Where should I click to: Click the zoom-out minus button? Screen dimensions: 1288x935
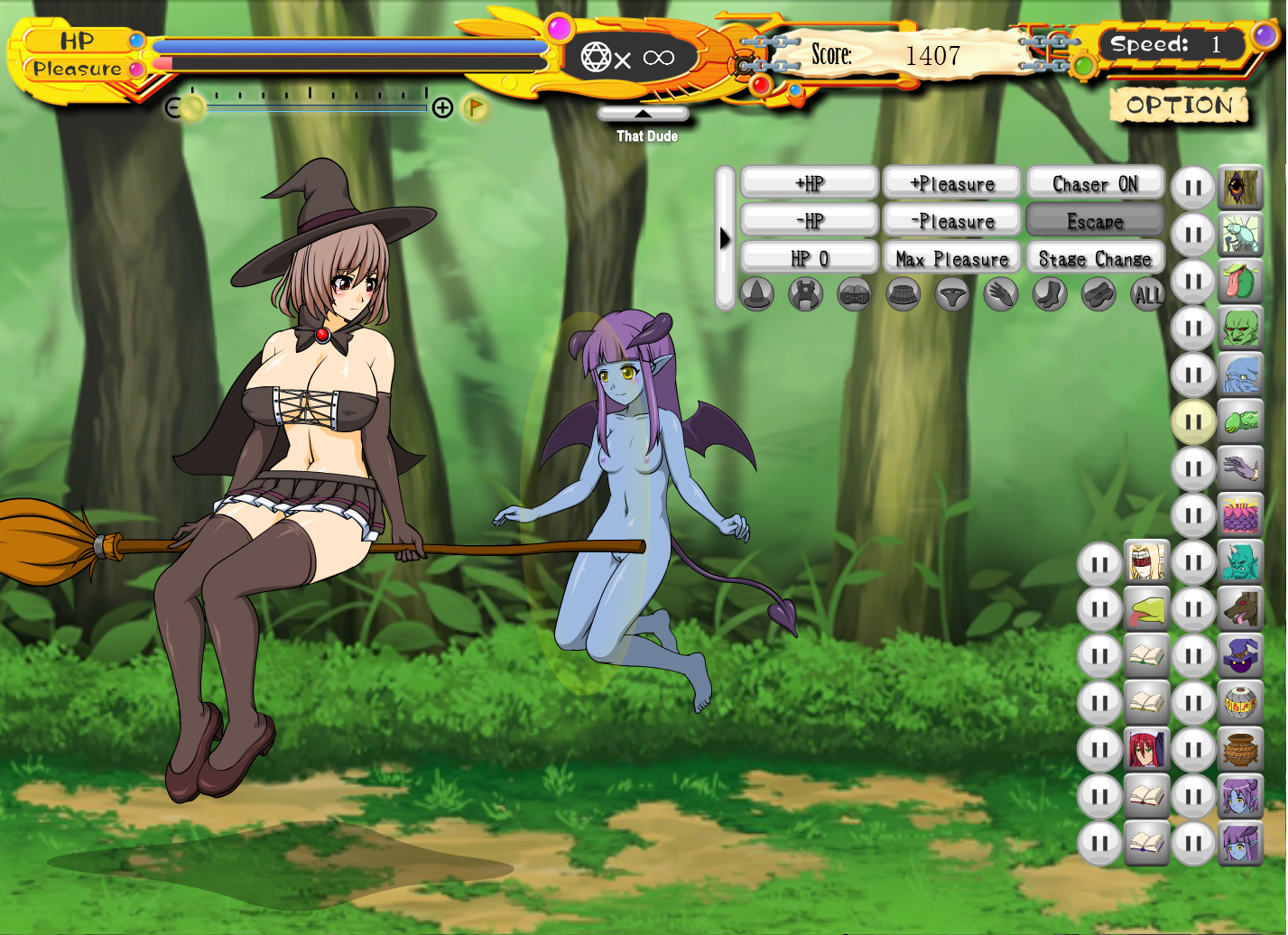[174, 108]
